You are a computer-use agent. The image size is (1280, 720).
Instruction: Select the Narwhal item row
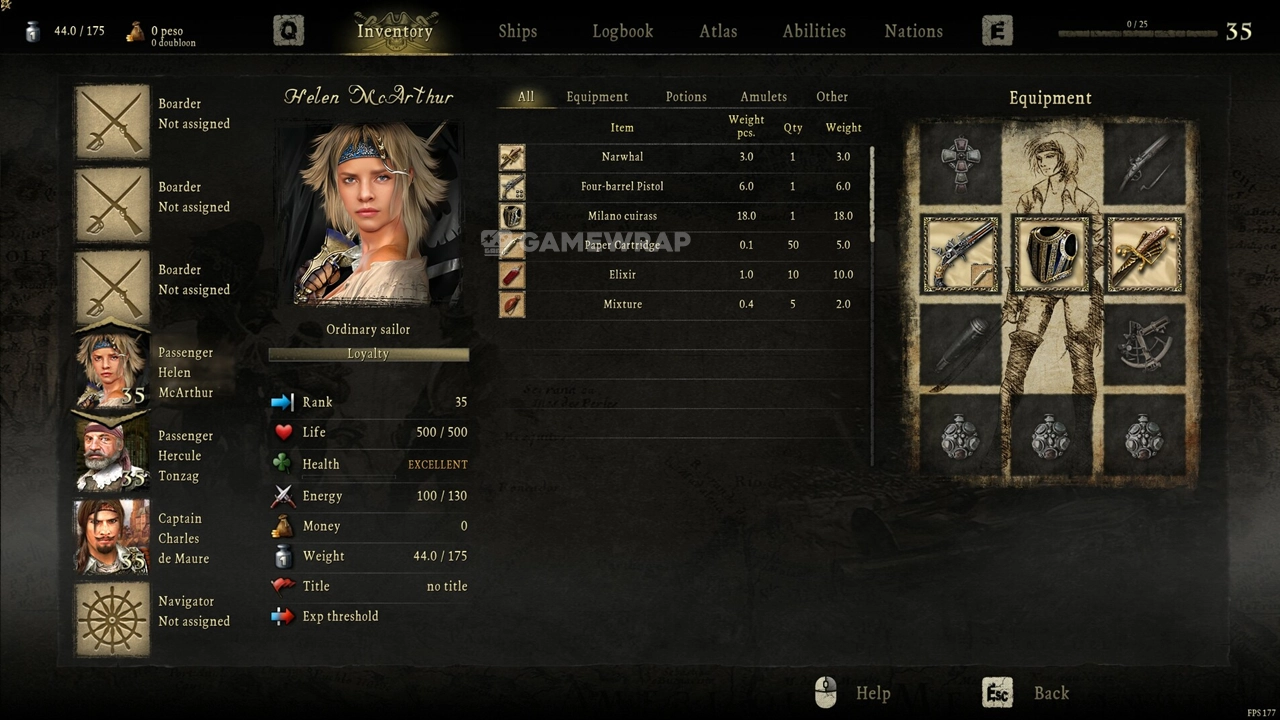pos(622,157)
